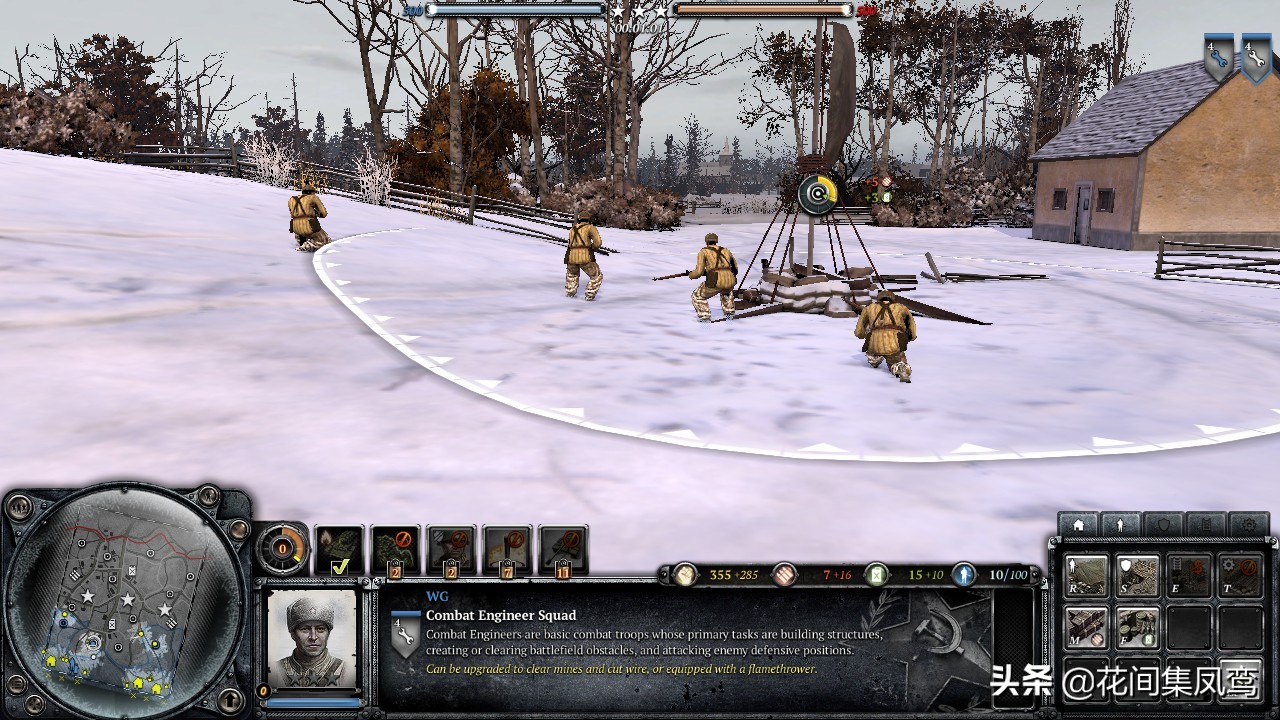
Task: Select the Combat Engineer squad portrait
Action: click(311, 639)
